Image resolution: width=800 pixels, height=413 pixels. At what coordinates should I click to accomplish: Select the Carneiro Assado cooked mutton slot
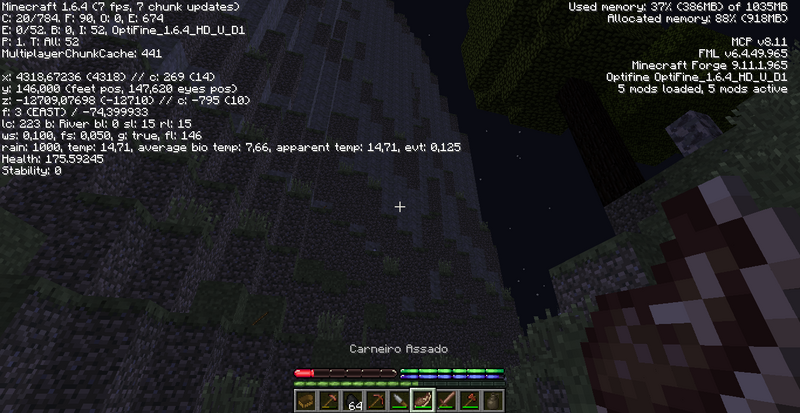point(421,401)
